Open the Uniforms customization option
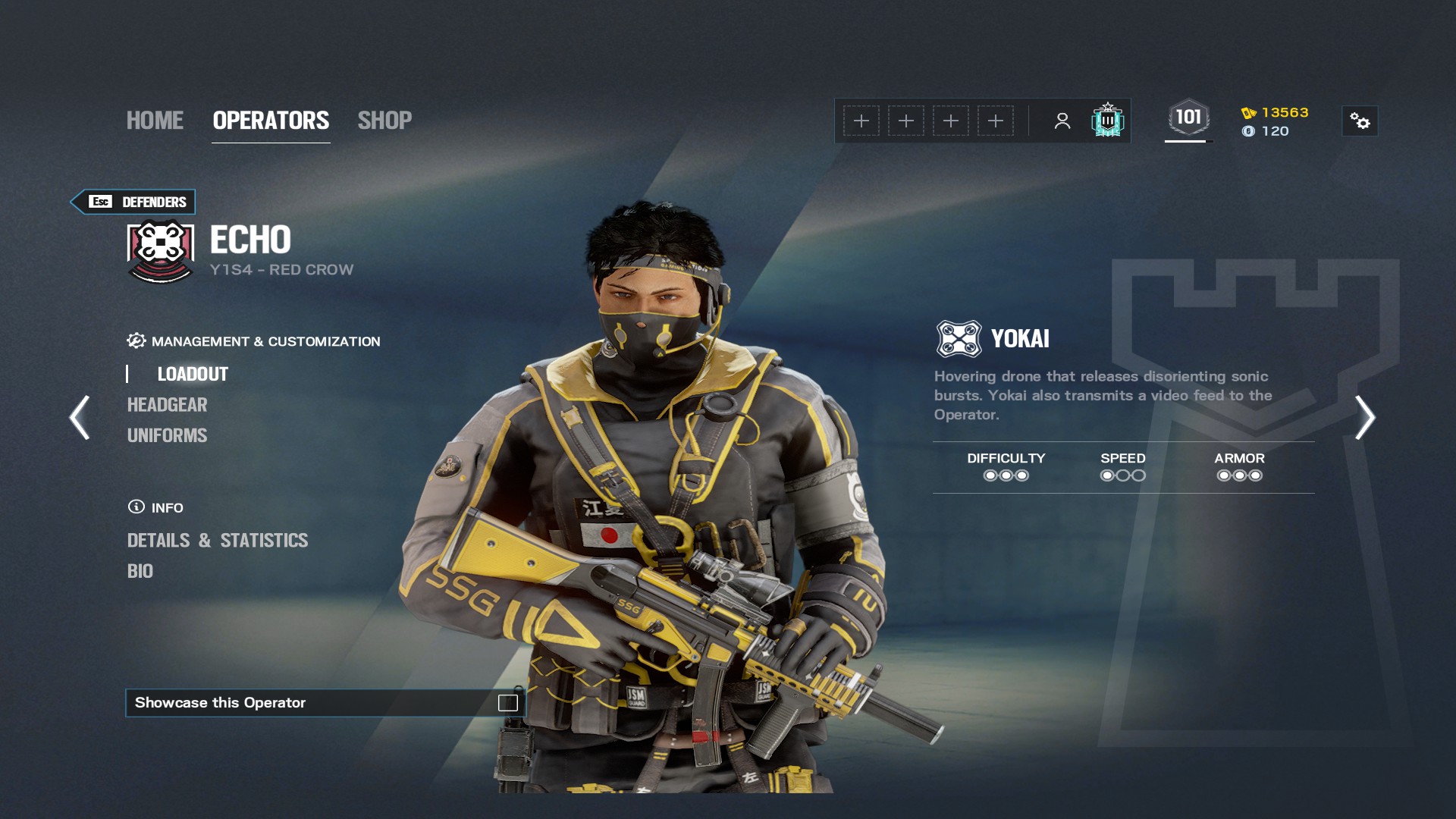 pos(167,435)
